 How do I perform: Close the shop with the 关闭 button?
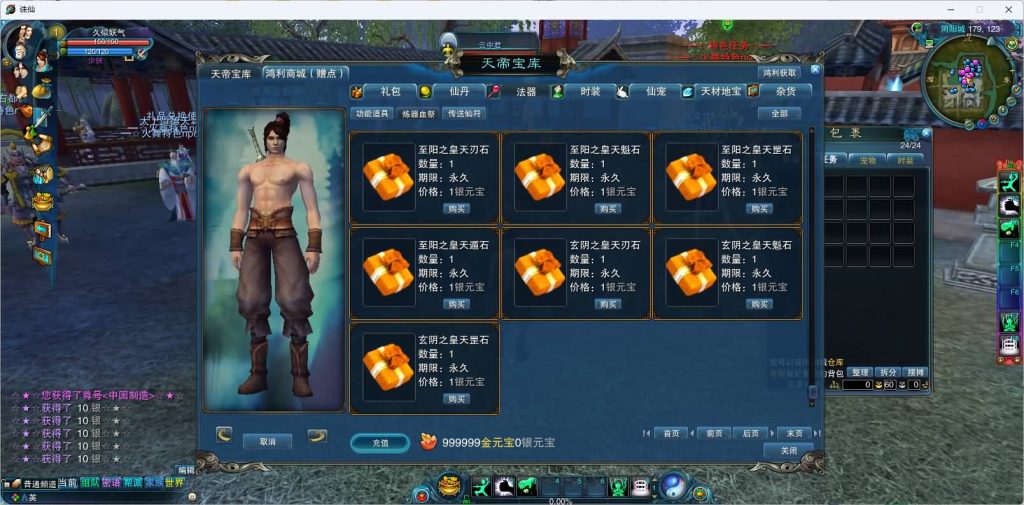tap(788, 450)
